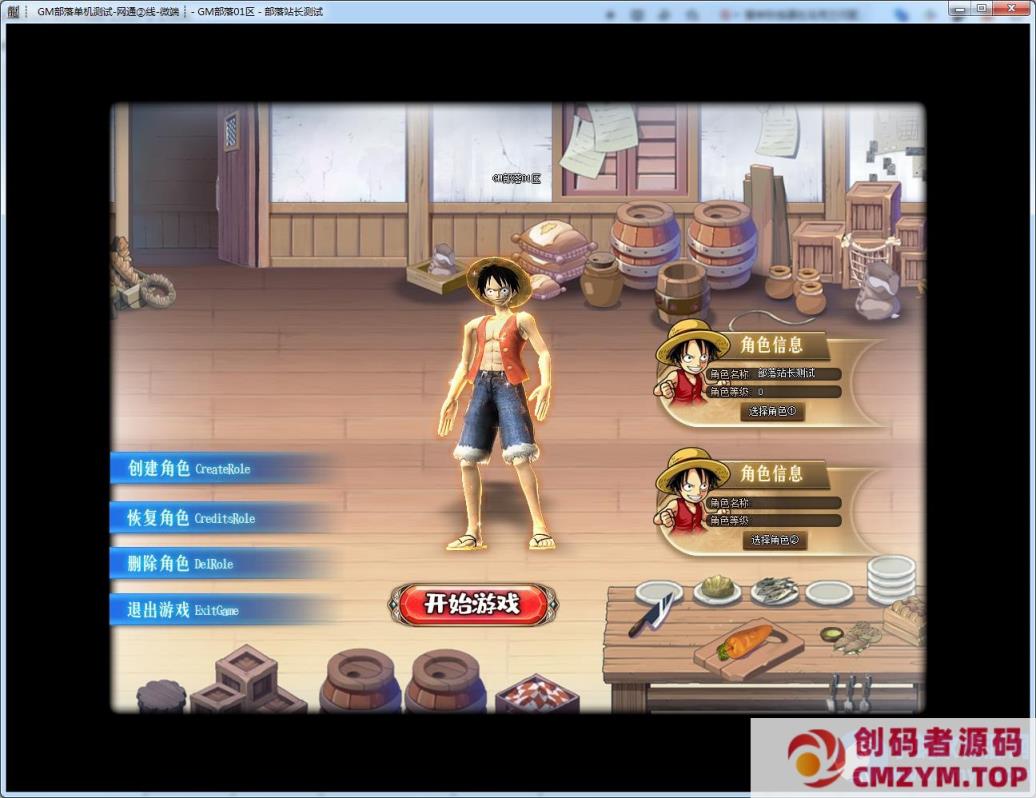Minimize the game window
This screenshot has width=1036, height=798.
click(958, 10)
